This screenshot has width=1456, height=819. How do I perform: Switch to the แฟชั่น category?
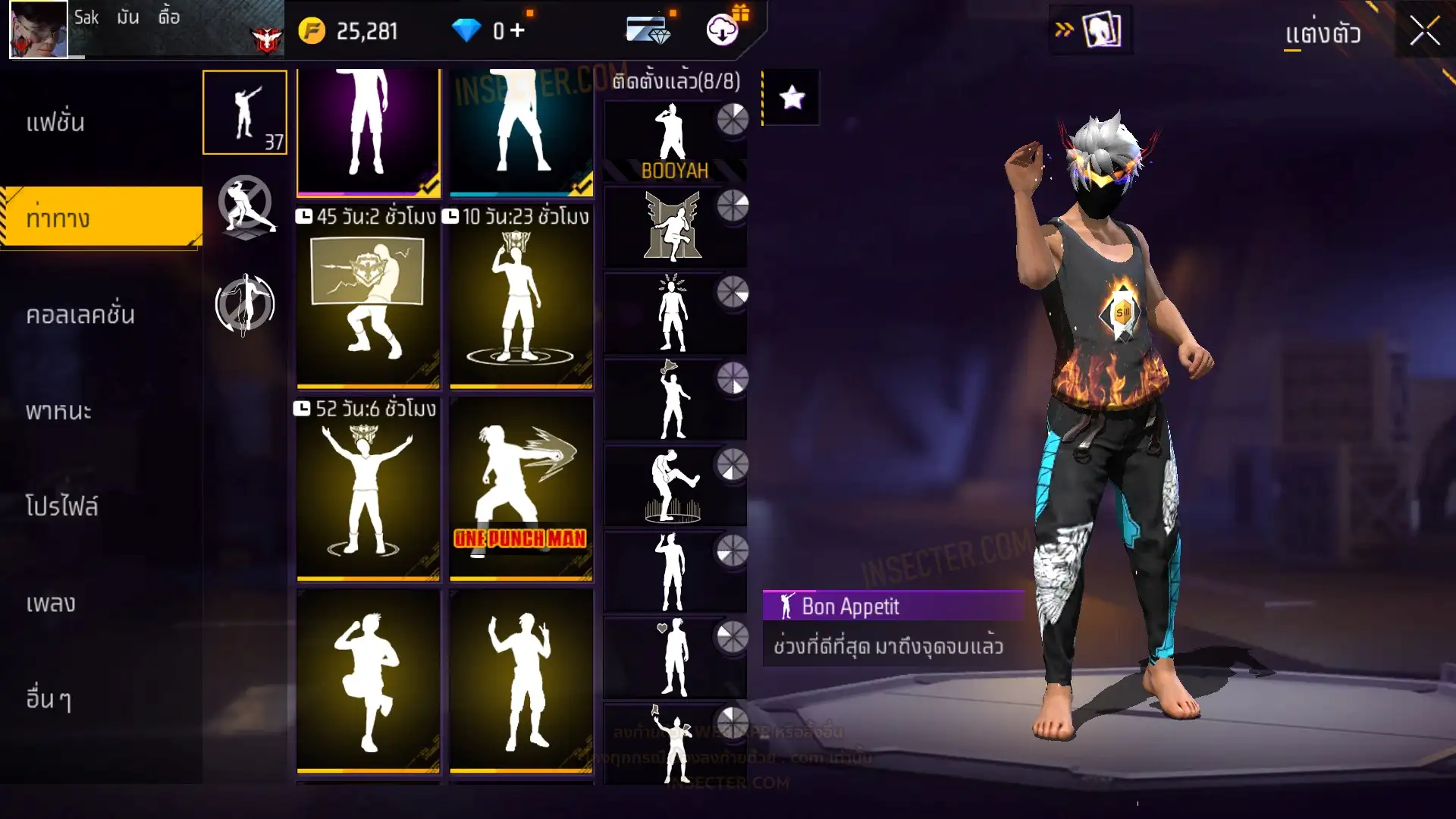tap(55, 123)
